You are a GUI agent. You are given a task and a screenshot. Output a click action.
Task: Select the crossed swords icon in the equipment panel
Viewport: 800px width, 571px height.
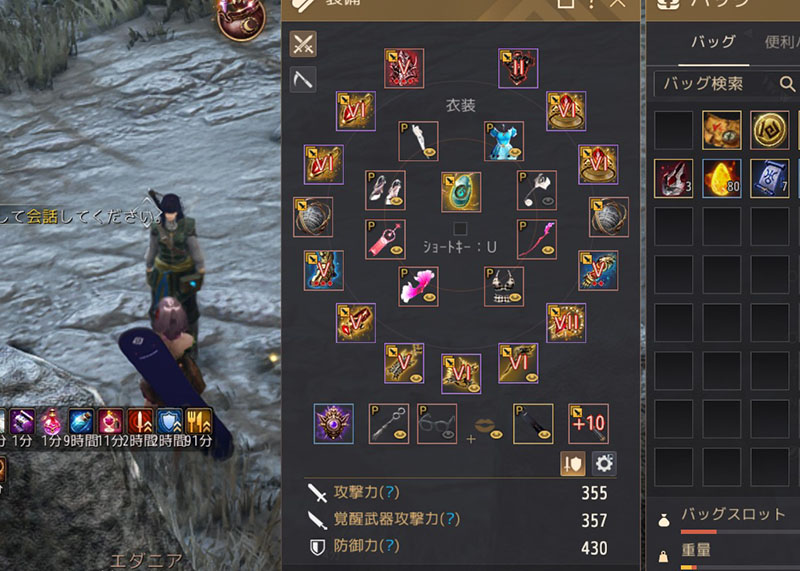(x=303, y=44)
